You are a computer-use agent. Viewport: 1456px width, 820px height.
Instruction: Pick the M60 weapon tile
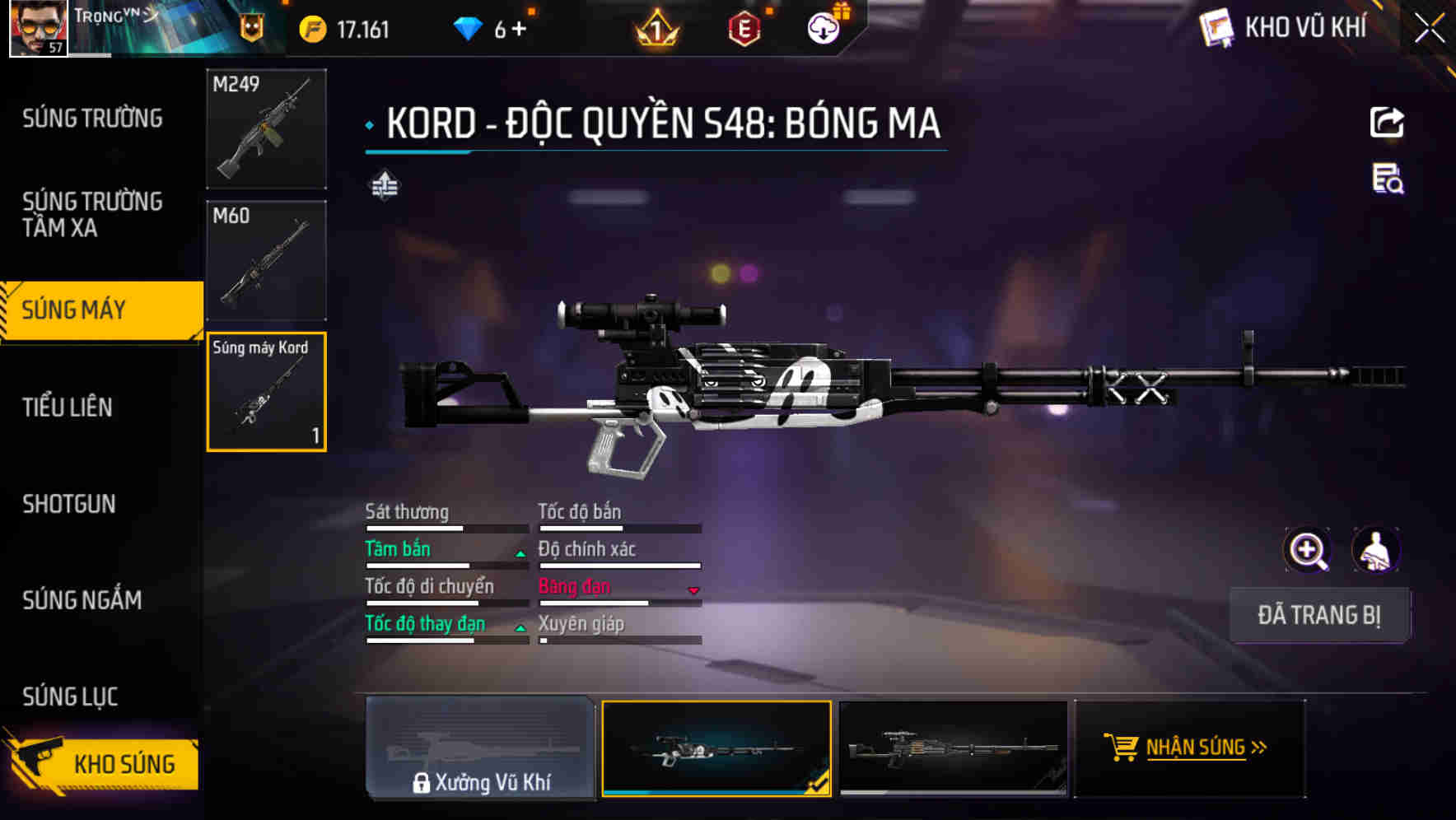tap(266, 260)
